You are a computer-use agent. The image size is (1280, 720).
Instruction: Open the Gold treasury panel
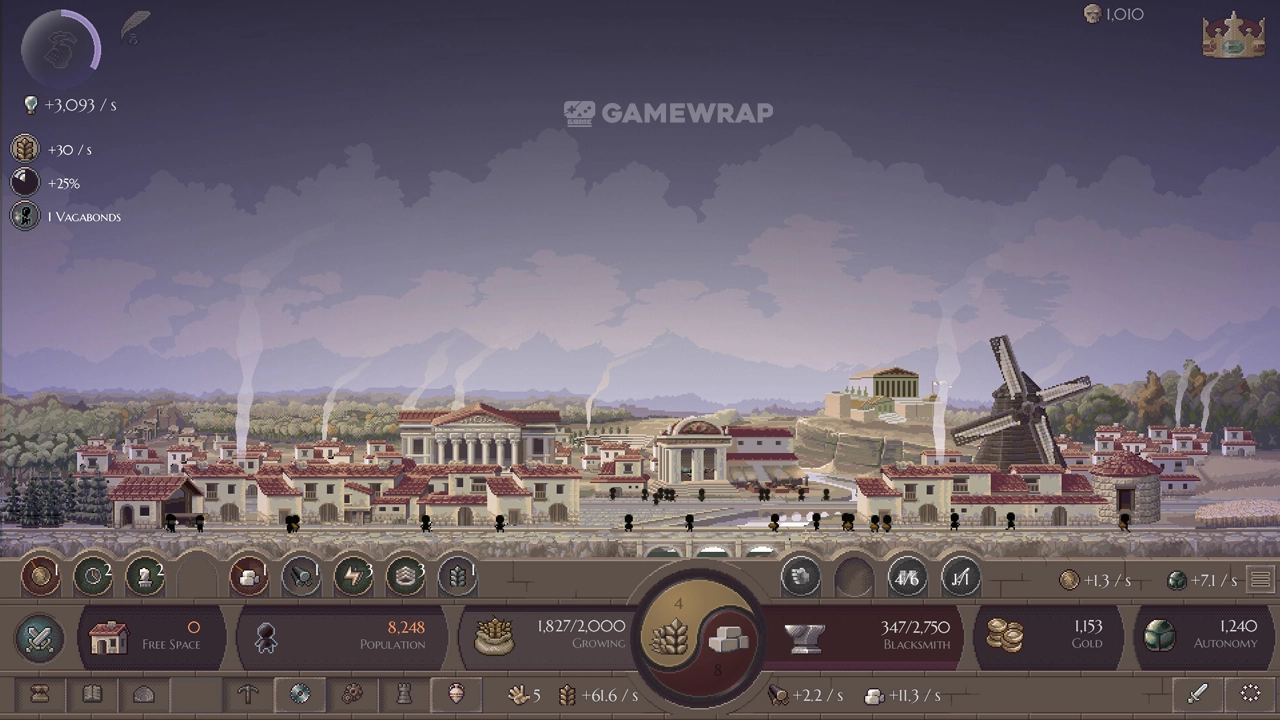[x=1047, y=637]
